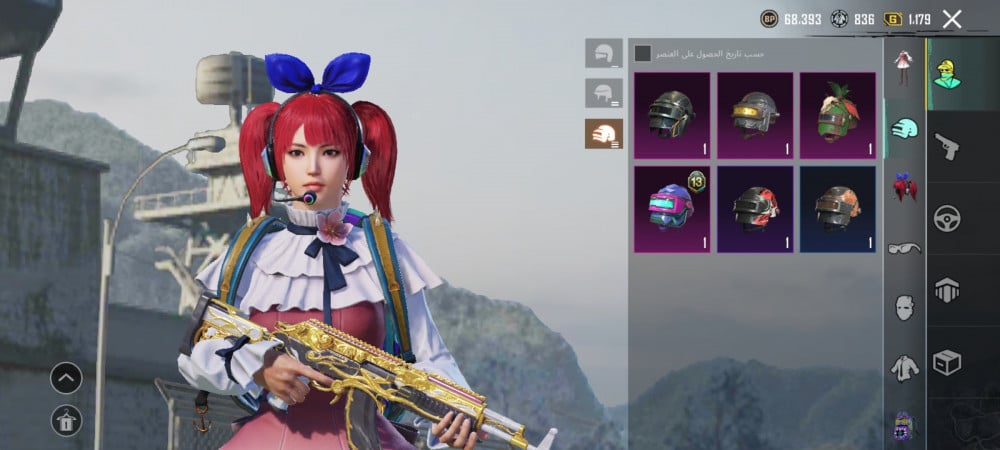1000x450 pixels.
Task: Choose the helmet with the glowing yellow visor
Action: [x=754, y=115]
